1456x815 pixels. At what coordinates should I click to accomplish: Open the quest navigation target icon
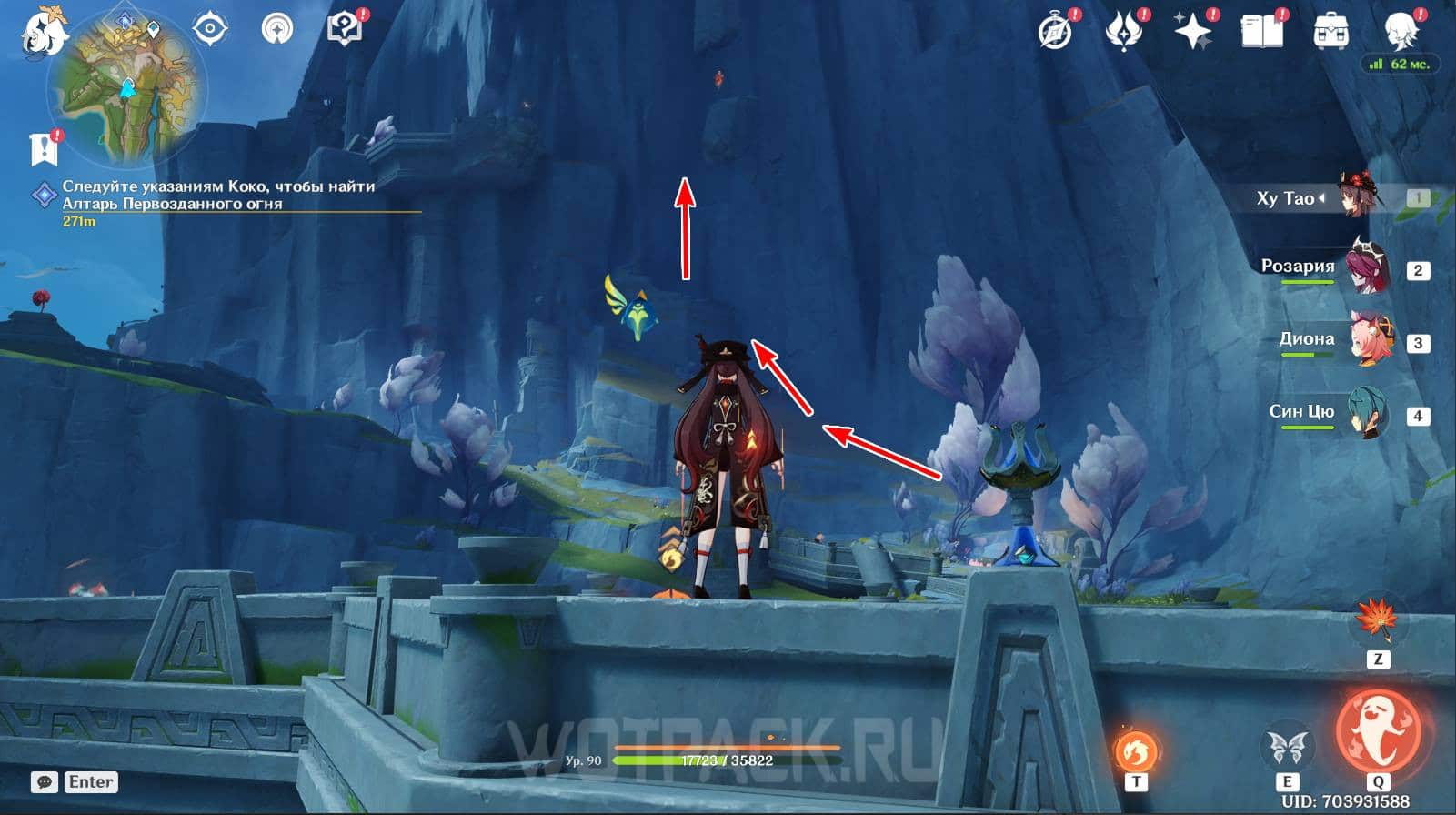pyautogui.click(x=210, y=29)
